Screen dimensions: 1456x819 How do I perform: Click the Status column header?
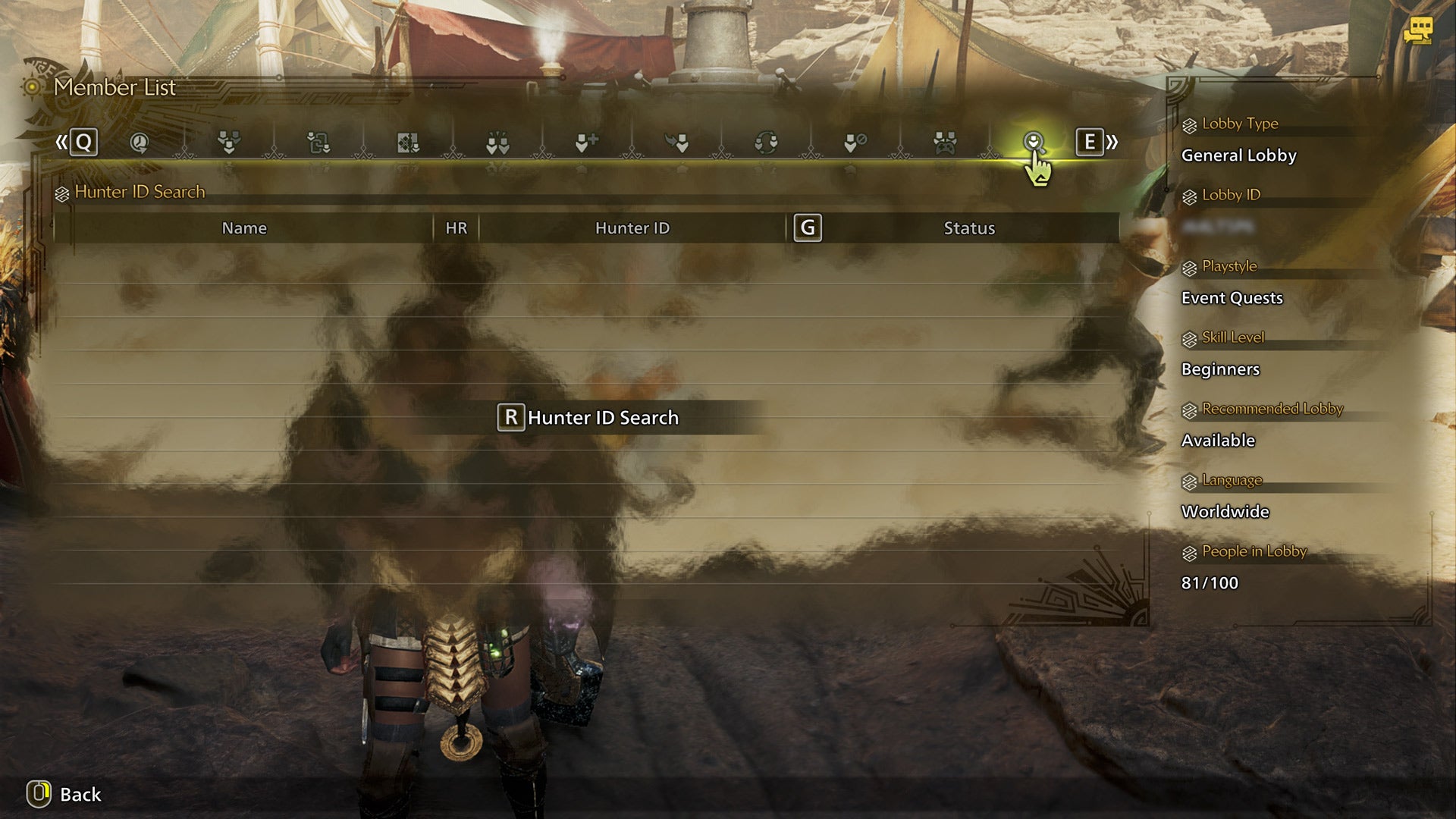pyautogui.click(x=969, y=227)
